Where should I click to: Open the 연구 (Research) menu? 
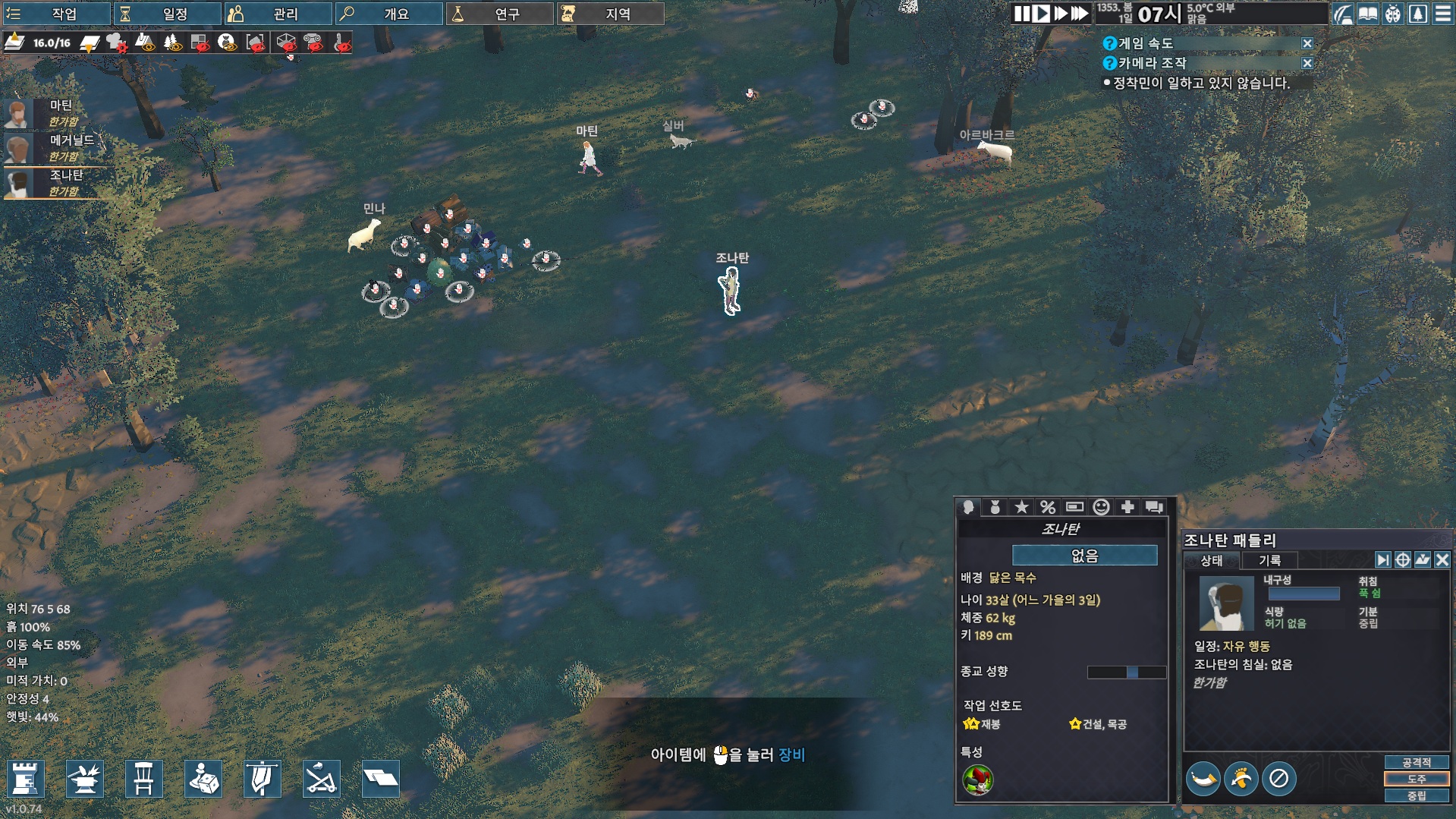499,14
